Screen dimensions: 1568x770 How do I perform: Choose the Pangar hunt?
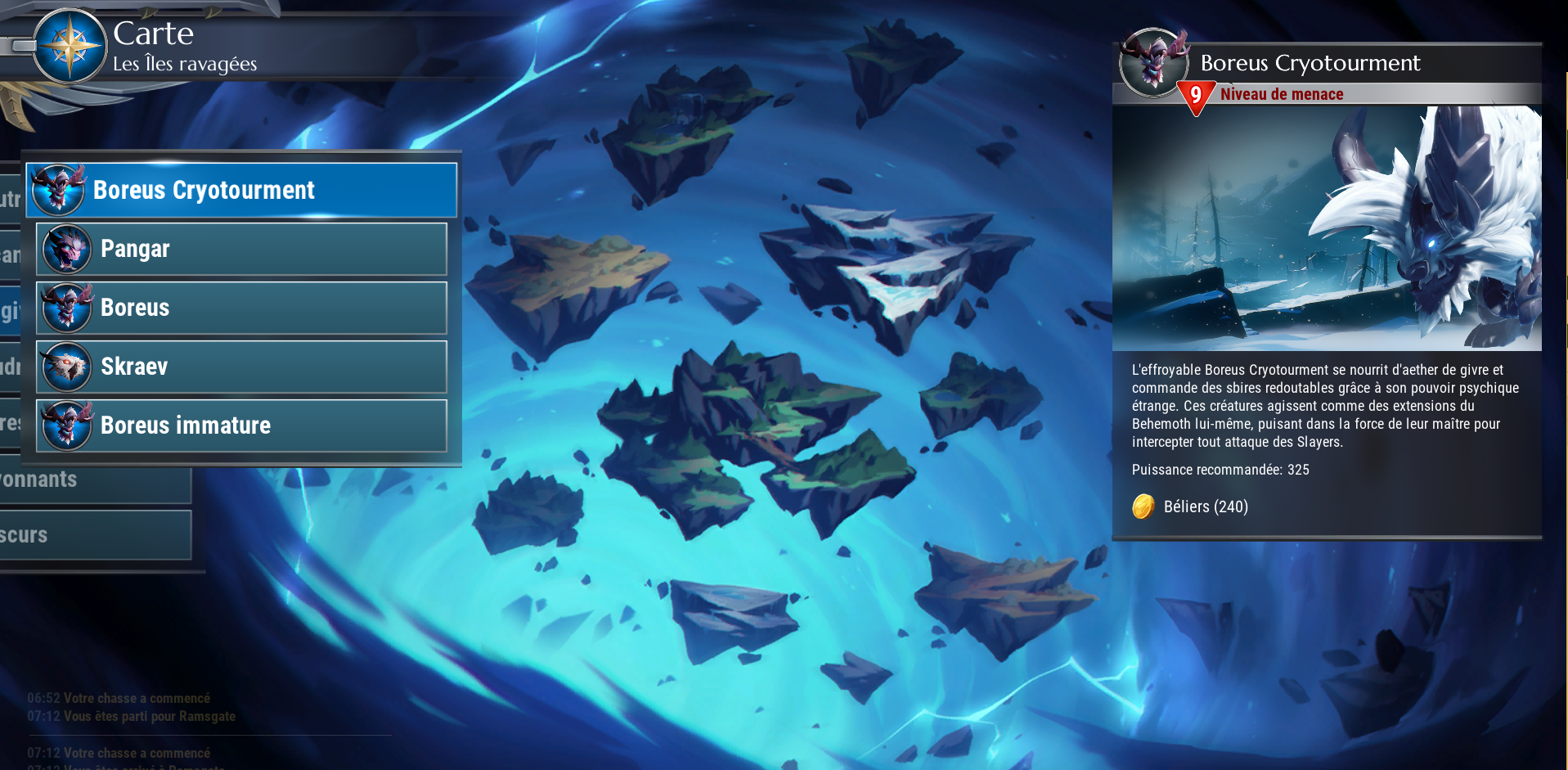[242, 249]
